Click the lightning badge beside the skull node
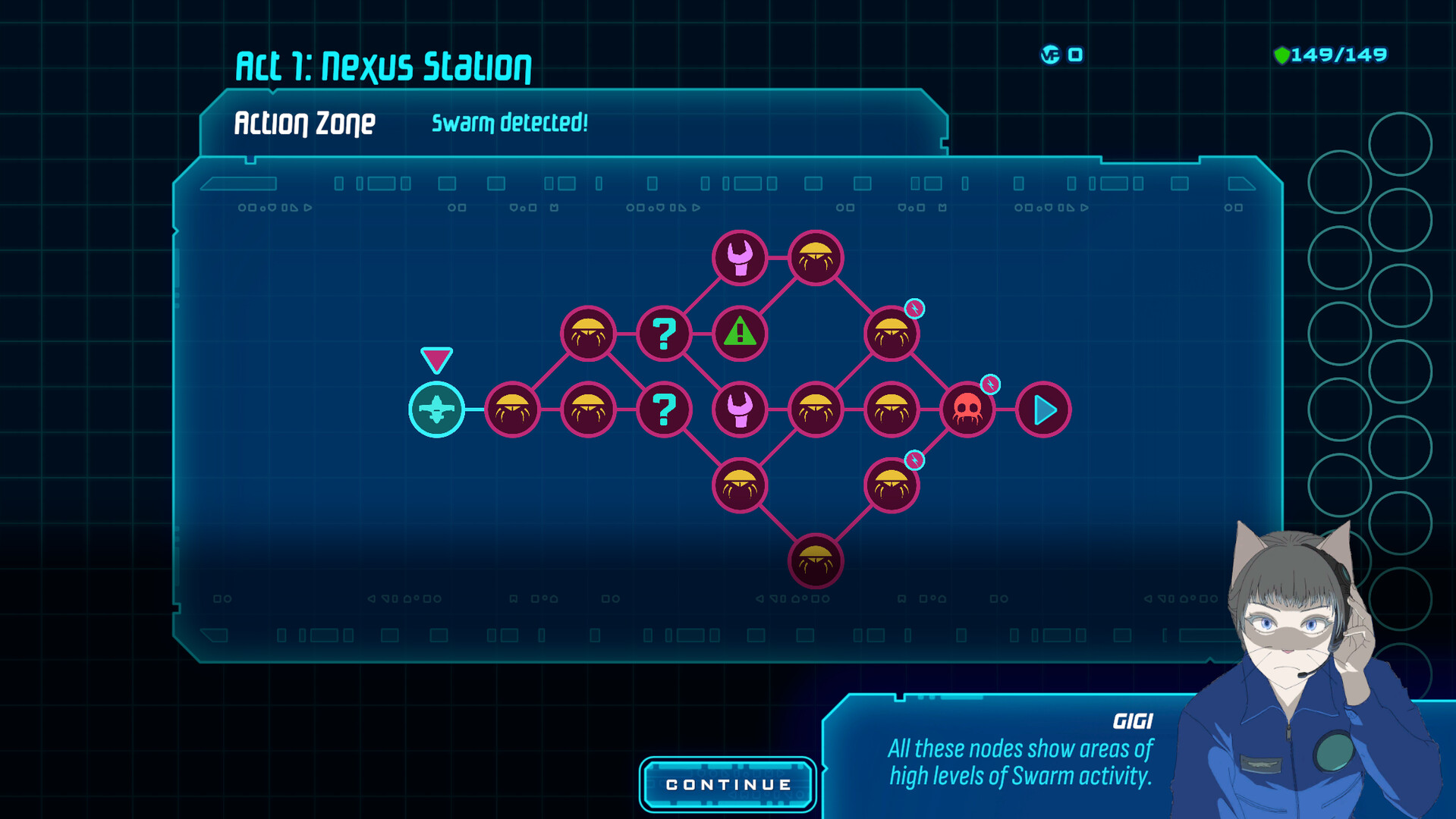The image size is (1456, 819). (991, 384)
